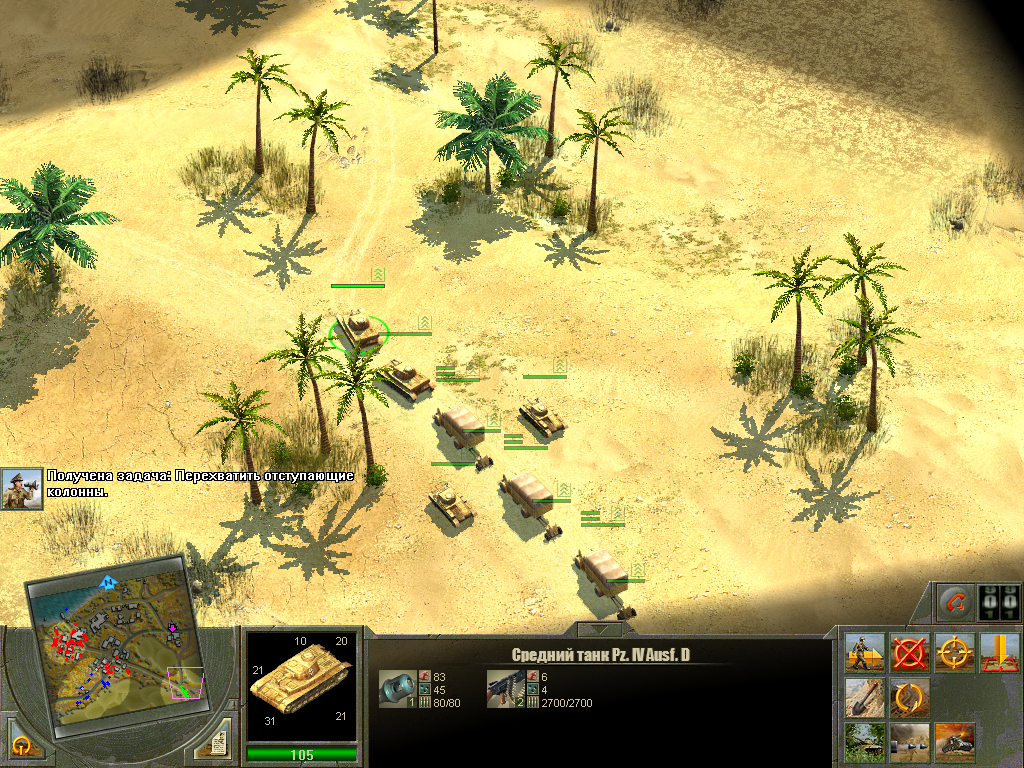Use the shovel entrench command
This screenshot has width=1024, height=768.
tap(864, 698)
